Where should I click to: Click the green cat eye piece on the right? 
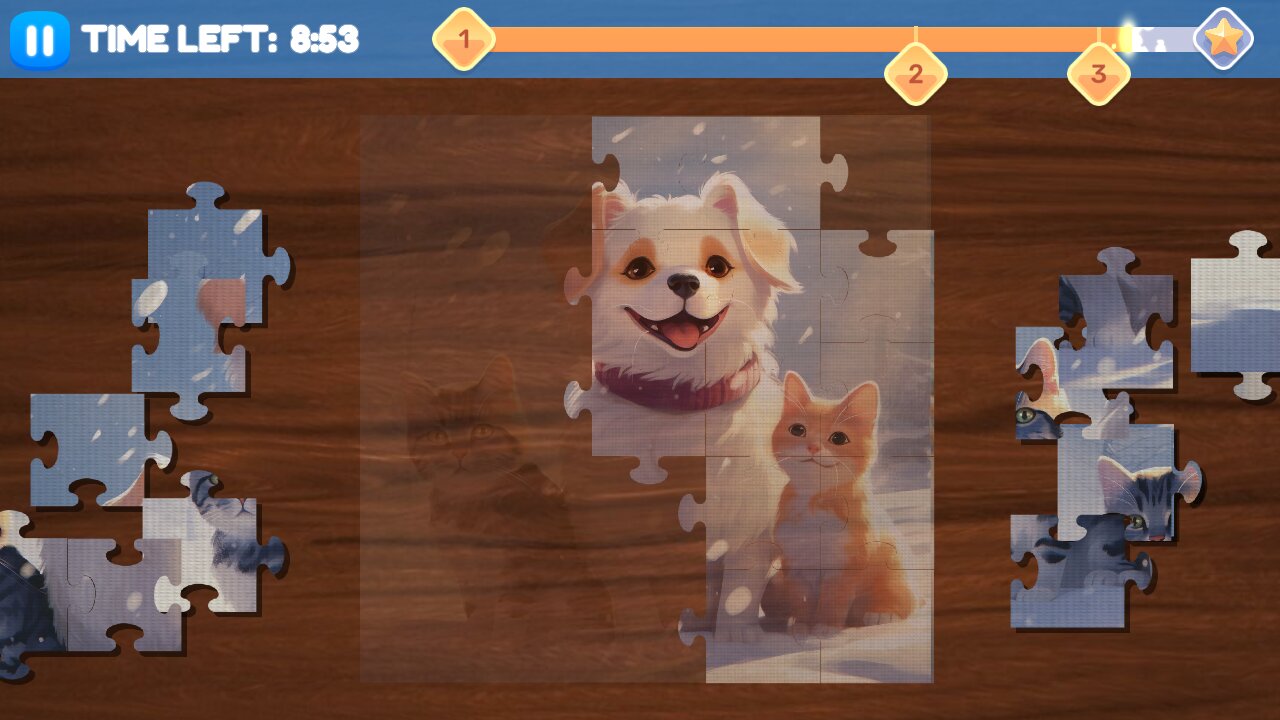[x=1025, y=415]
